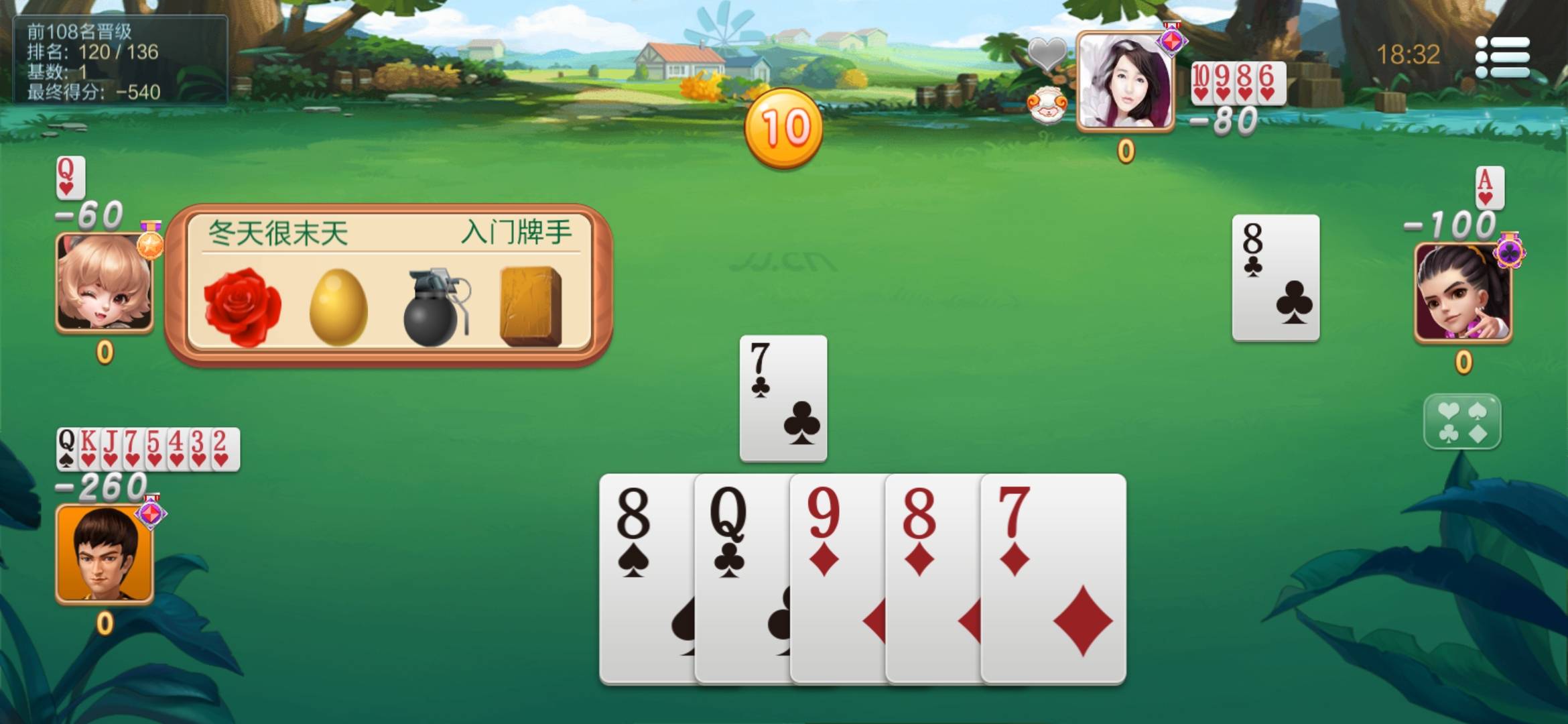The image size is (1568, 724).
Task: Tap the purple gem badge on the top avatar
Action: pos(1171,42)
